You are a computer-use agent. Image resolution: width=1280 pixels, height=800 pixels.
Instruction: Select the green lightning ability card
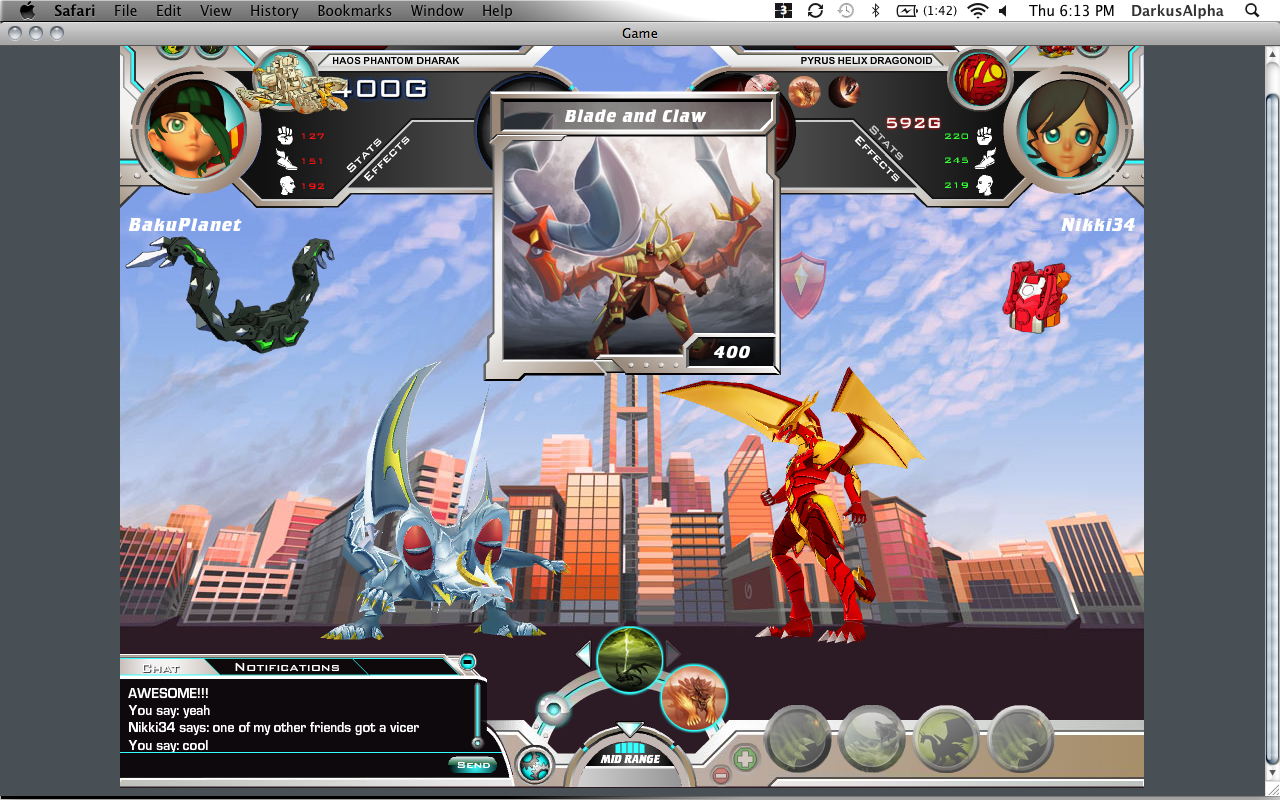point(630,660)
